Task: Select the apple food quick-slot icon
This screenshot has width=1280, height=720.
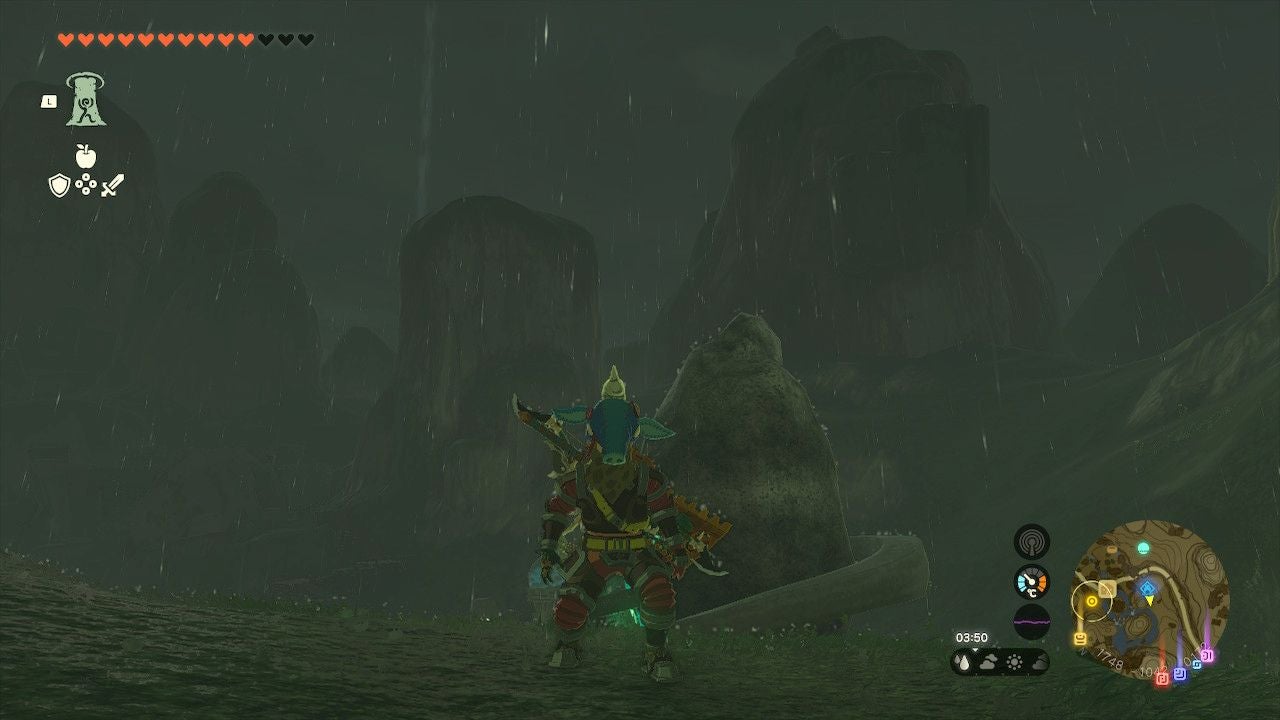Action: [x=85, y=156]
